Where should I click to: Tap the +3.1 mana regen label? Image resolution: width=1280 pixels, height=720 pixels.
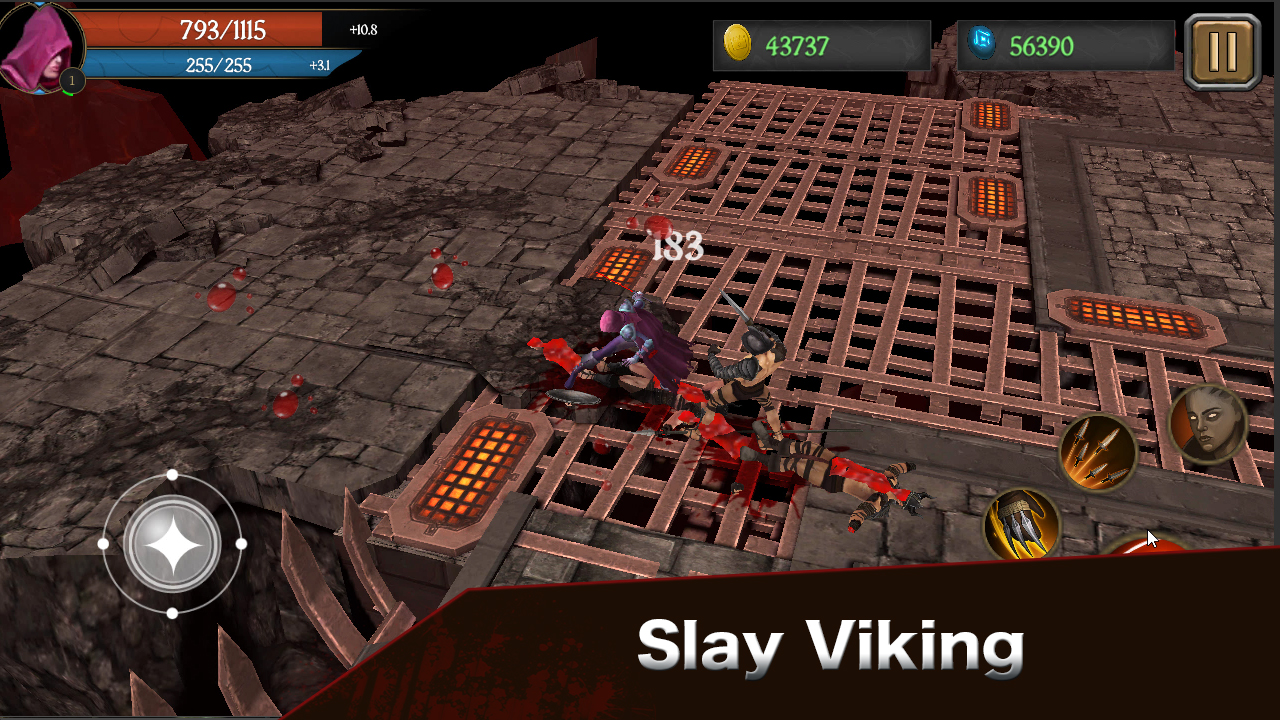click(x=320, y=64)
